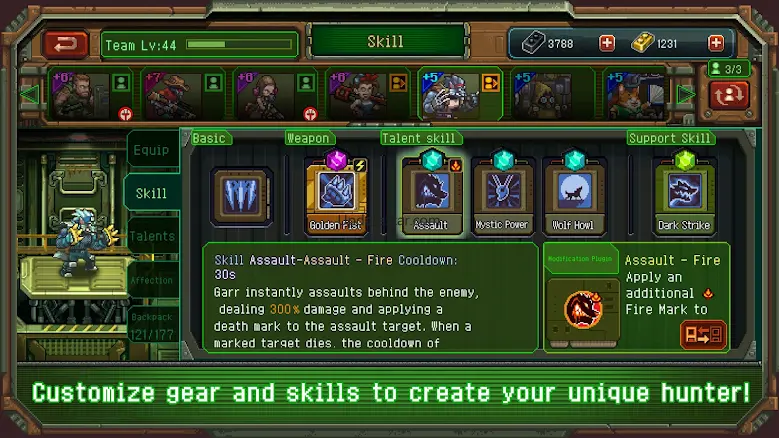This screenshot has height=438, width=779.
Task: Select the Assault talent skill
Action: [x=431, y=192]
